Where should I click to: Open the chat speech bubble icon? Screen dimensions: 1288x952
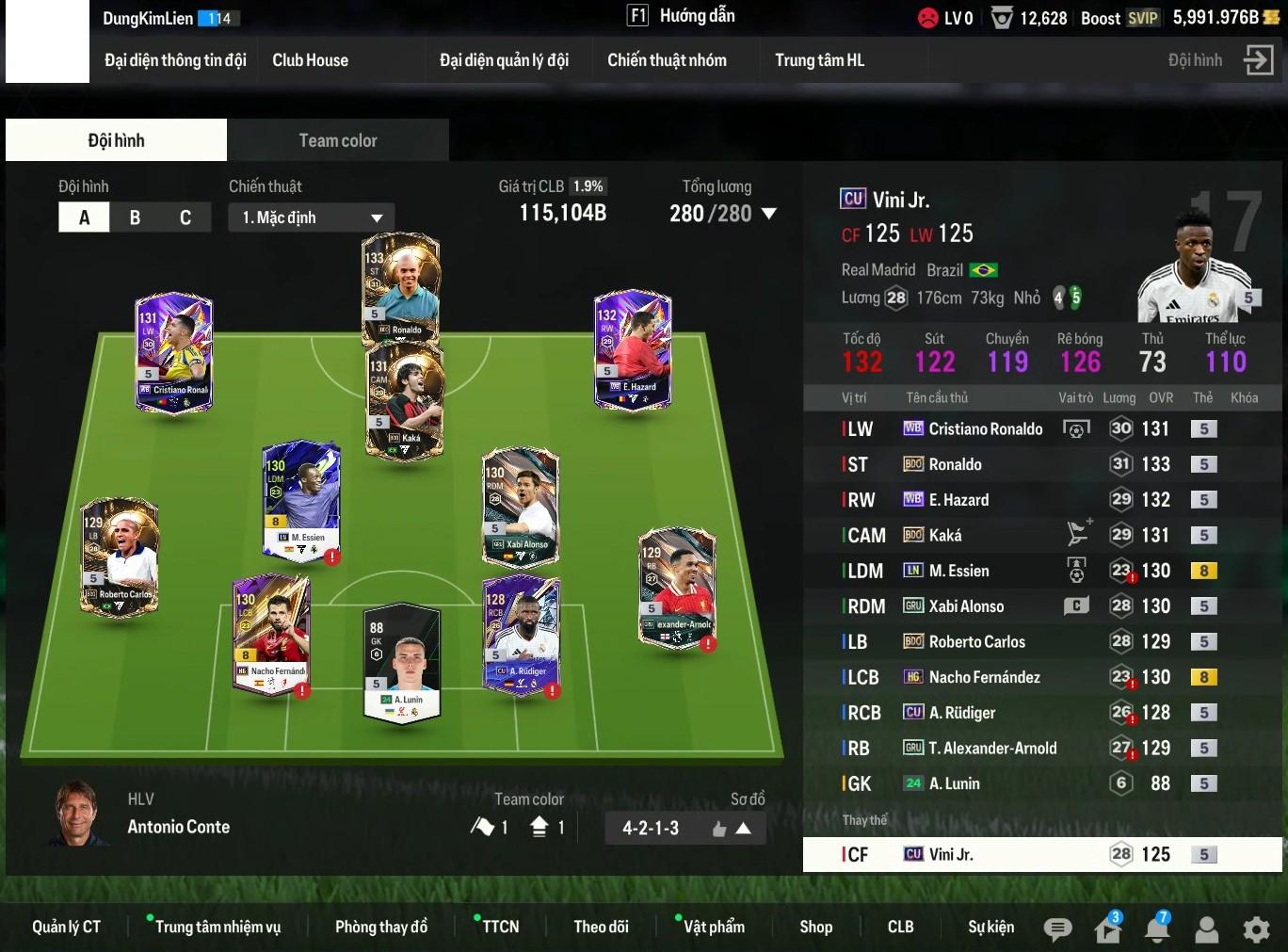[x=1057, y=929]
